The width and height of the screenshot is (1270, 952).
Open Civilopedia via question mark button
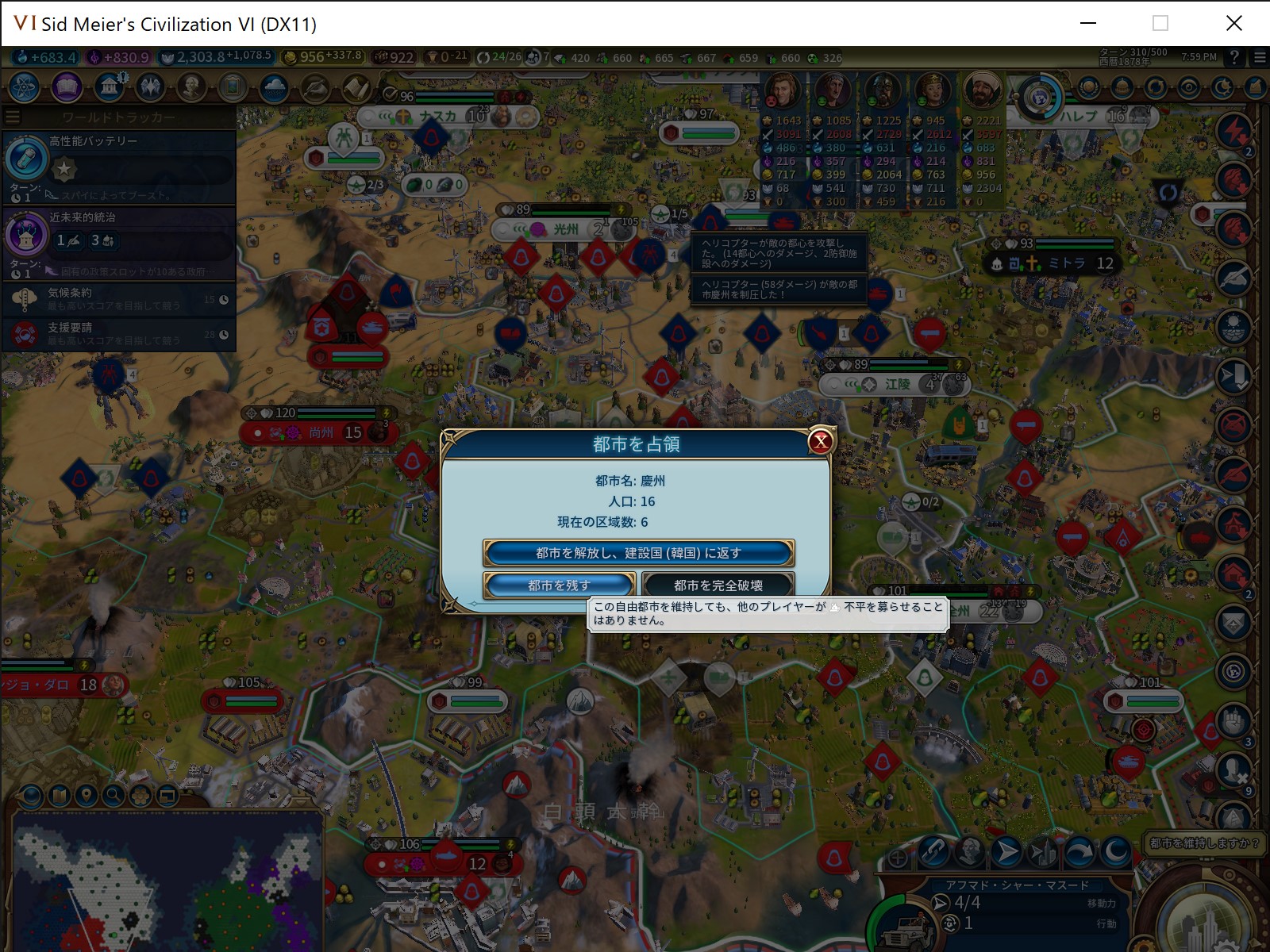click(1233, 58)
